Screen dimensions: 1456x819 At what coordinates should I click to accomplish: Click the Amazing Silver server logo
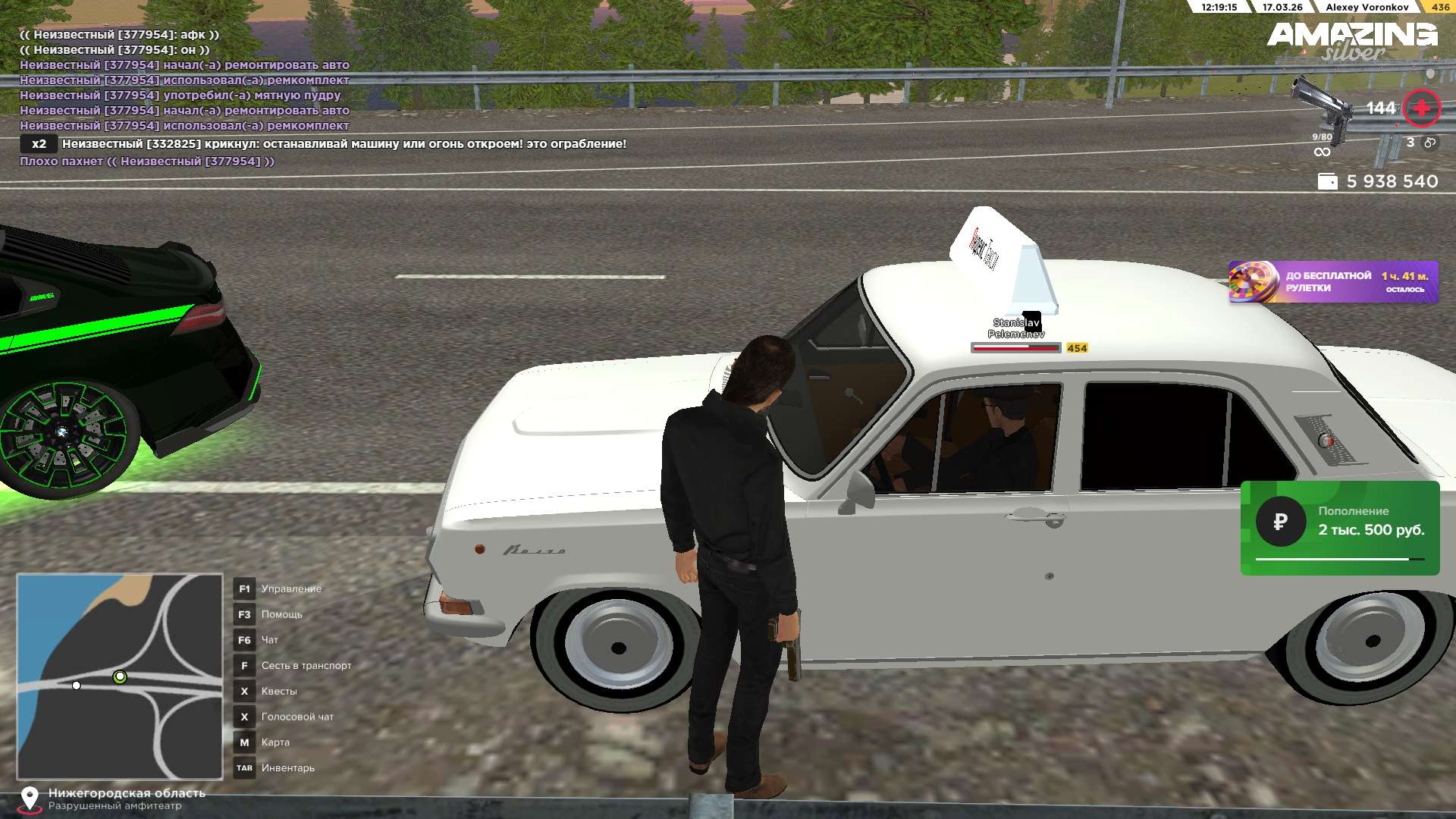click(1352, 41)
